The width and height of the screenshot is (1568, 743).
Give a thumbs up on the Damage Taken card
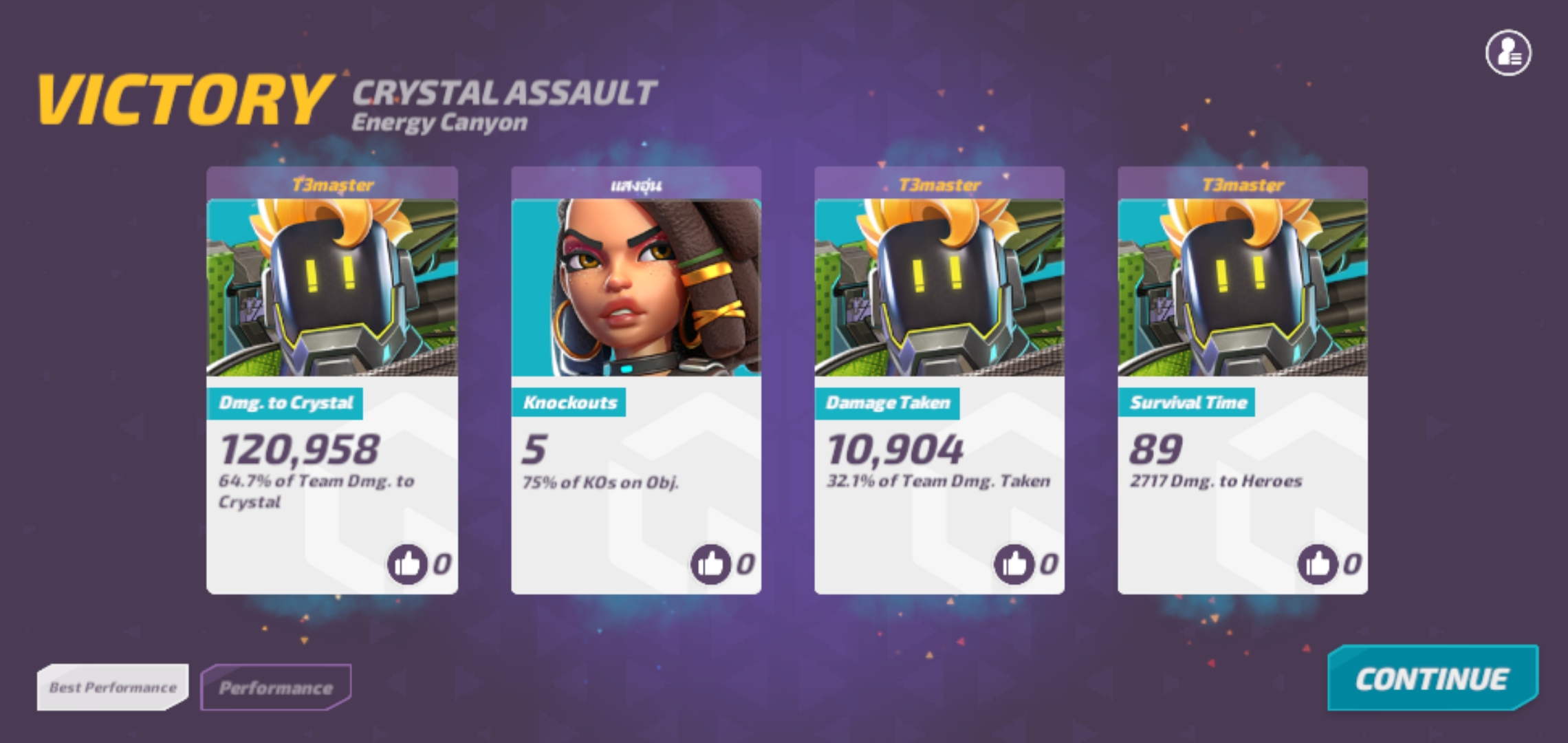pyautogui.click(x=1015, y=563)
